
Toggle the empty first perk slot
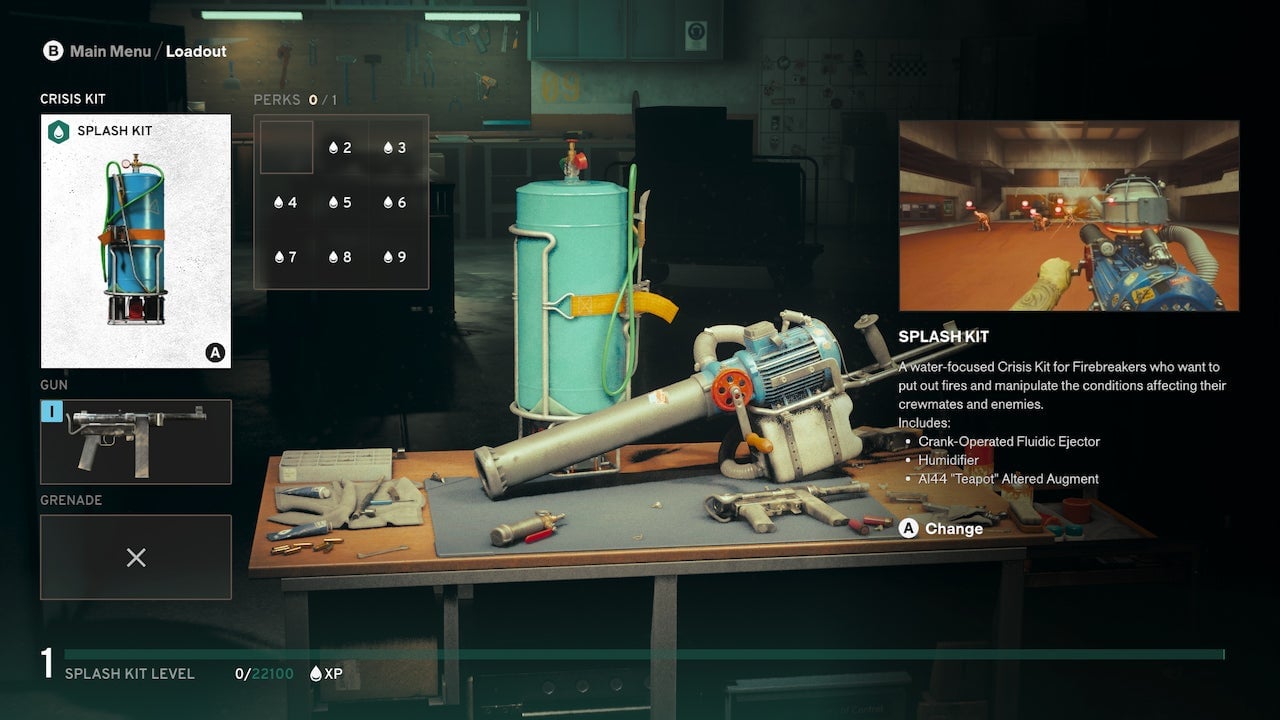click(x=287, y=147)
